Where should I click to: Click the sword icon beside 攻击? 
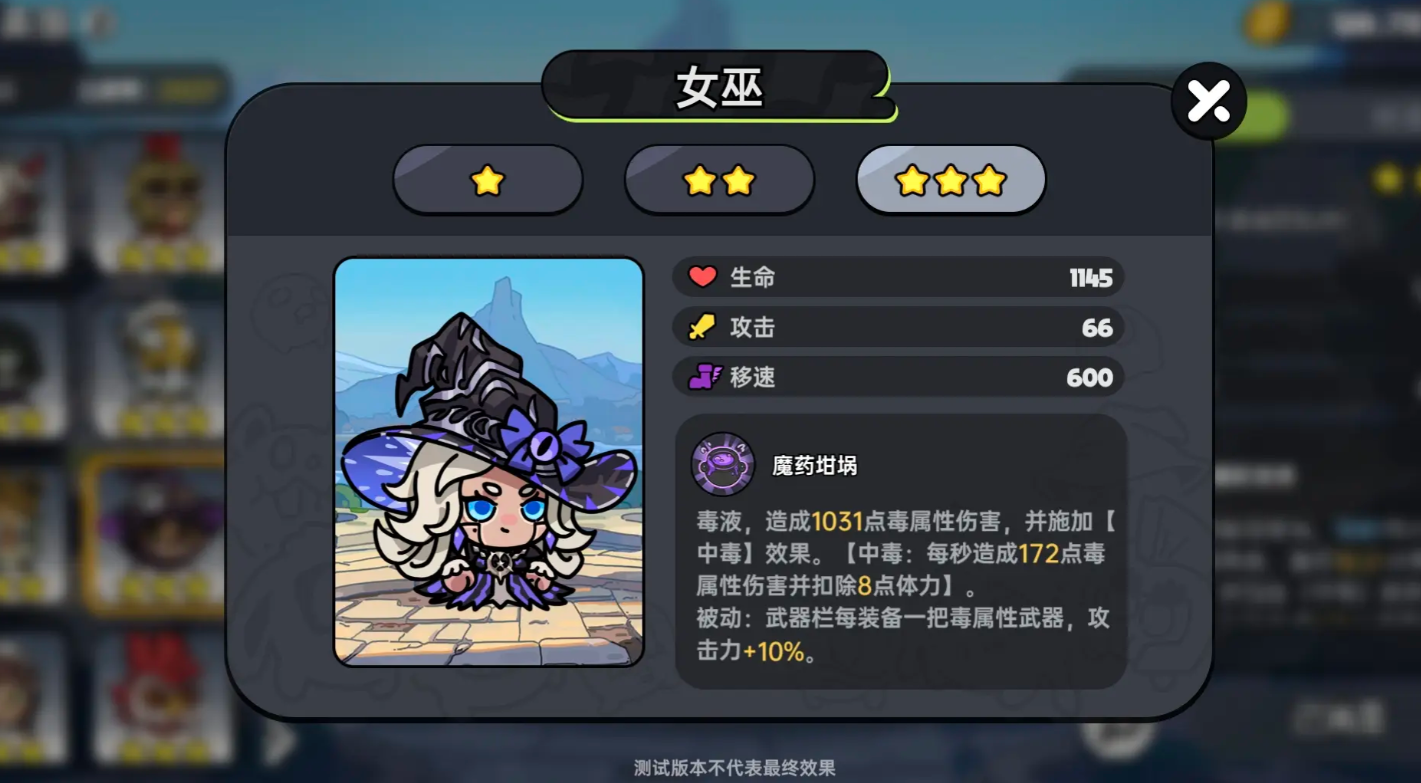pyautogui.click(x=703, y=327)
